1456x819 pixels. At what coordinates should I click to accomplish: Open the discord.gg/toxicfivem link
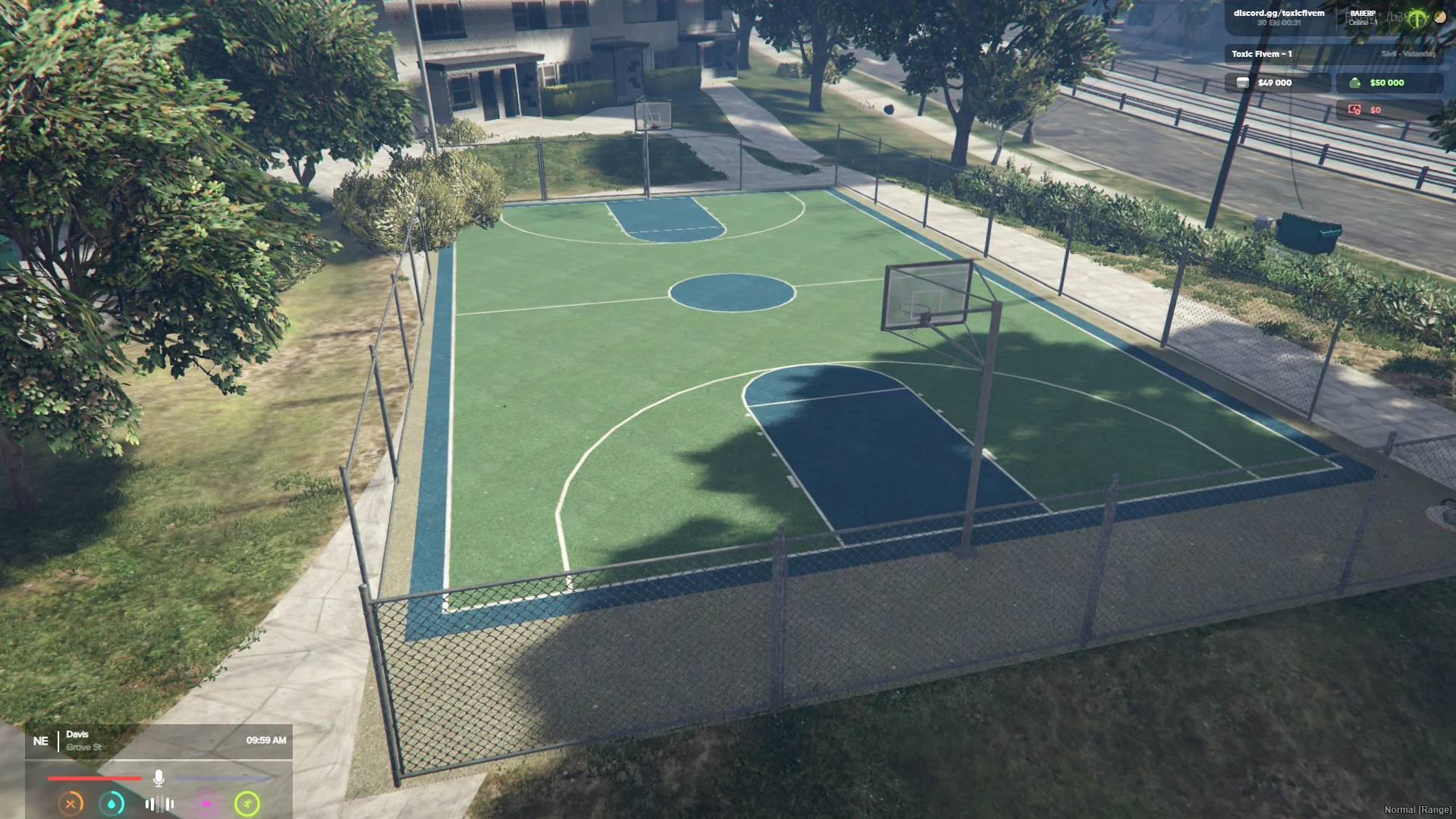point(1279,13)
